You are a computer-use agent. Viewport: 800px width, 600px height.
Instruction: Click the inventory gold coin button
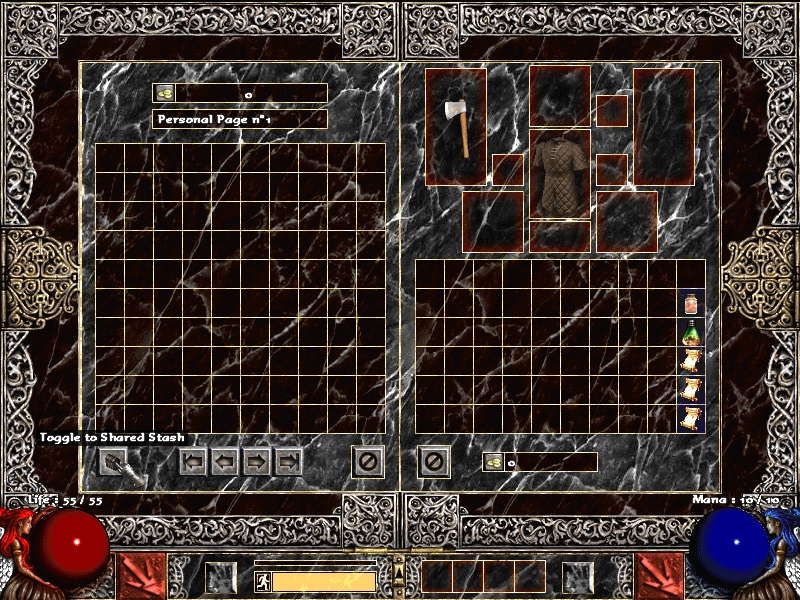point(494,462)
